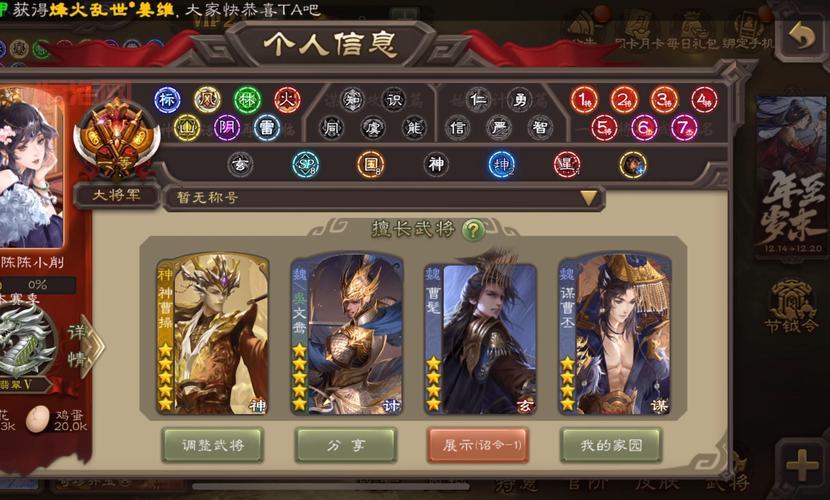Open the 暂无称号 title dropdown
Image resolution: width=830 pixels, height=500 pixels.
point(589,197)
